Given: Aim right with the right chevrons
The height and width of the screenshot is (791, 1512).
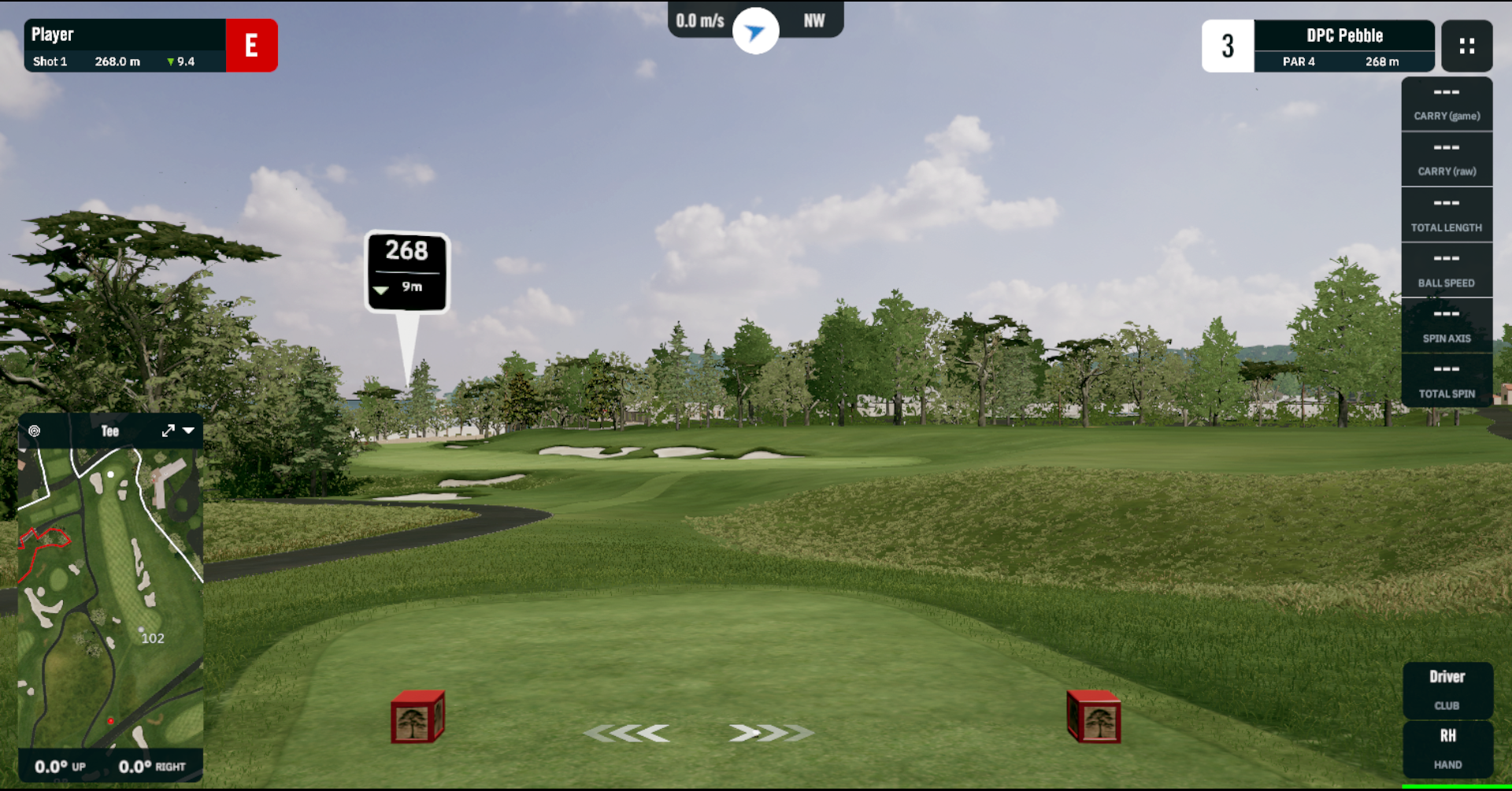Looking at the screenshot, I should coord(769,734).
